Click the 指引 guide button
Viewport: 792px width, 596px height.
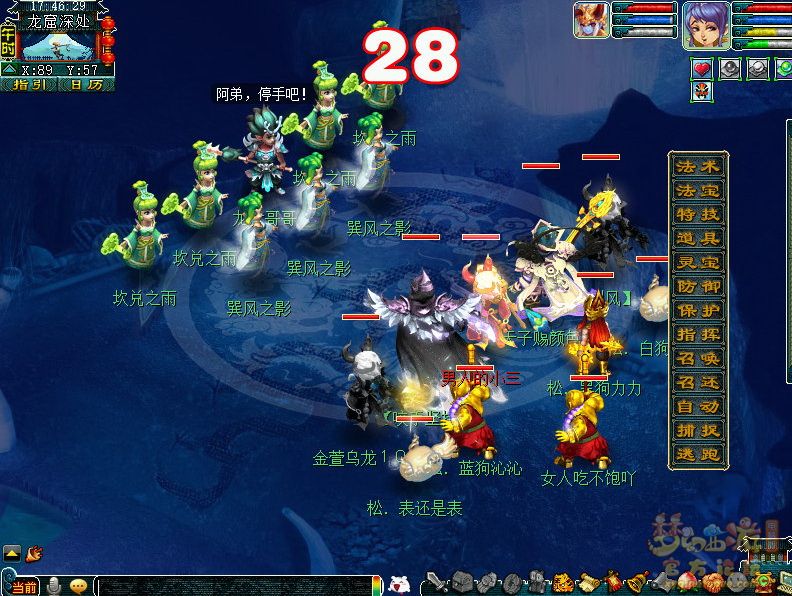pyautogui.click(x=30, y=85)
